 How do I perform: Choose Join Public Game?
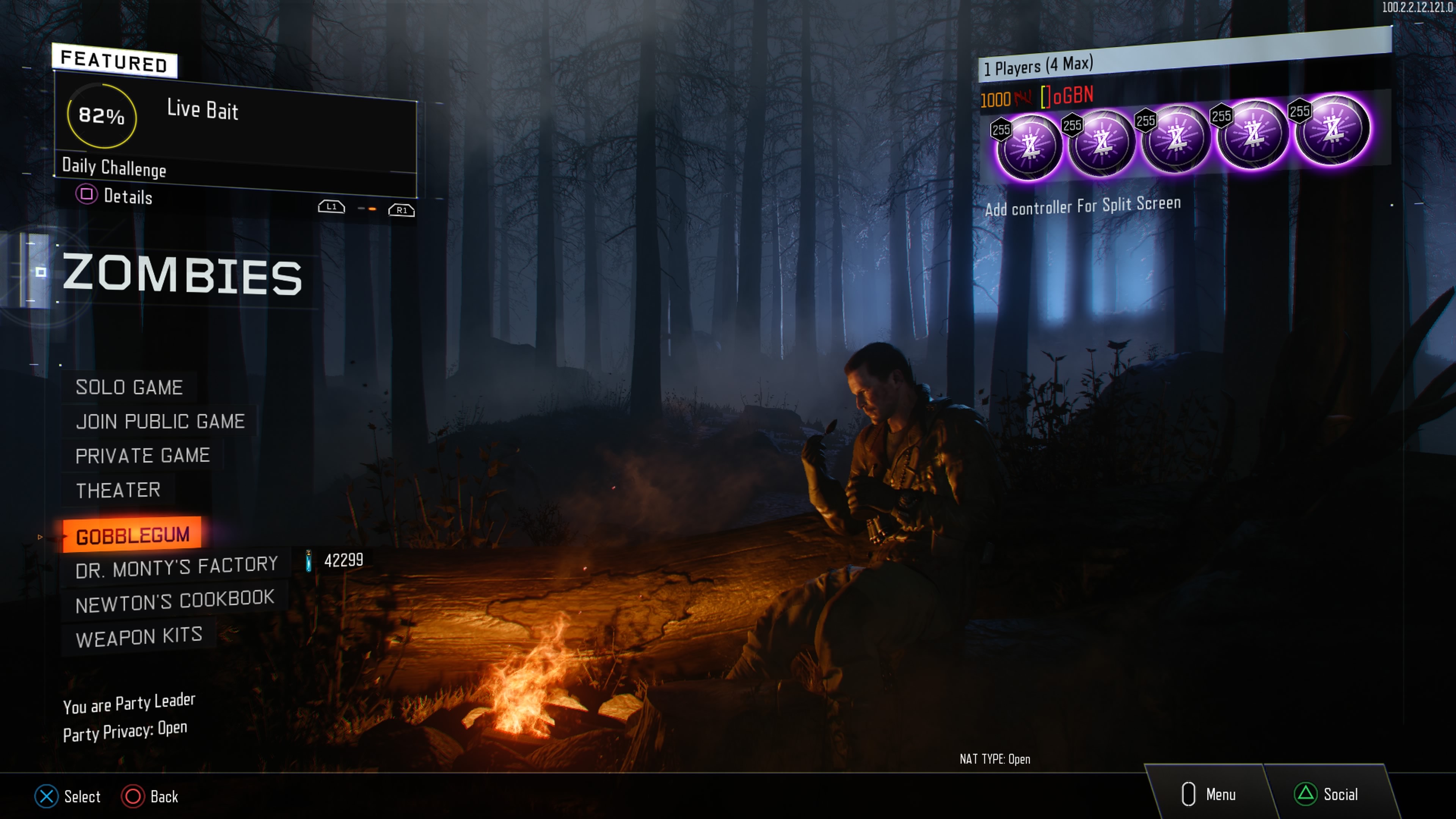tap(160, 422)
